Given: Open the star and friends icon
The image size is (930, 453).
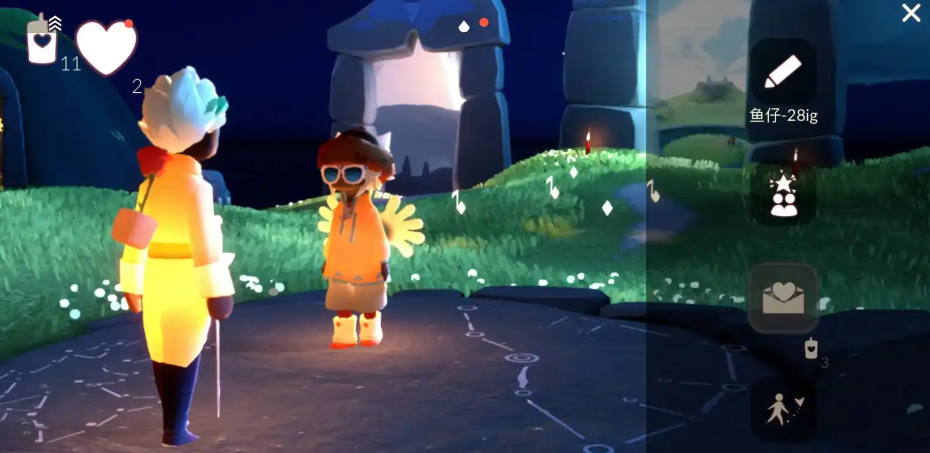Looking at the screenshot, I should click(x=783, y=194).
